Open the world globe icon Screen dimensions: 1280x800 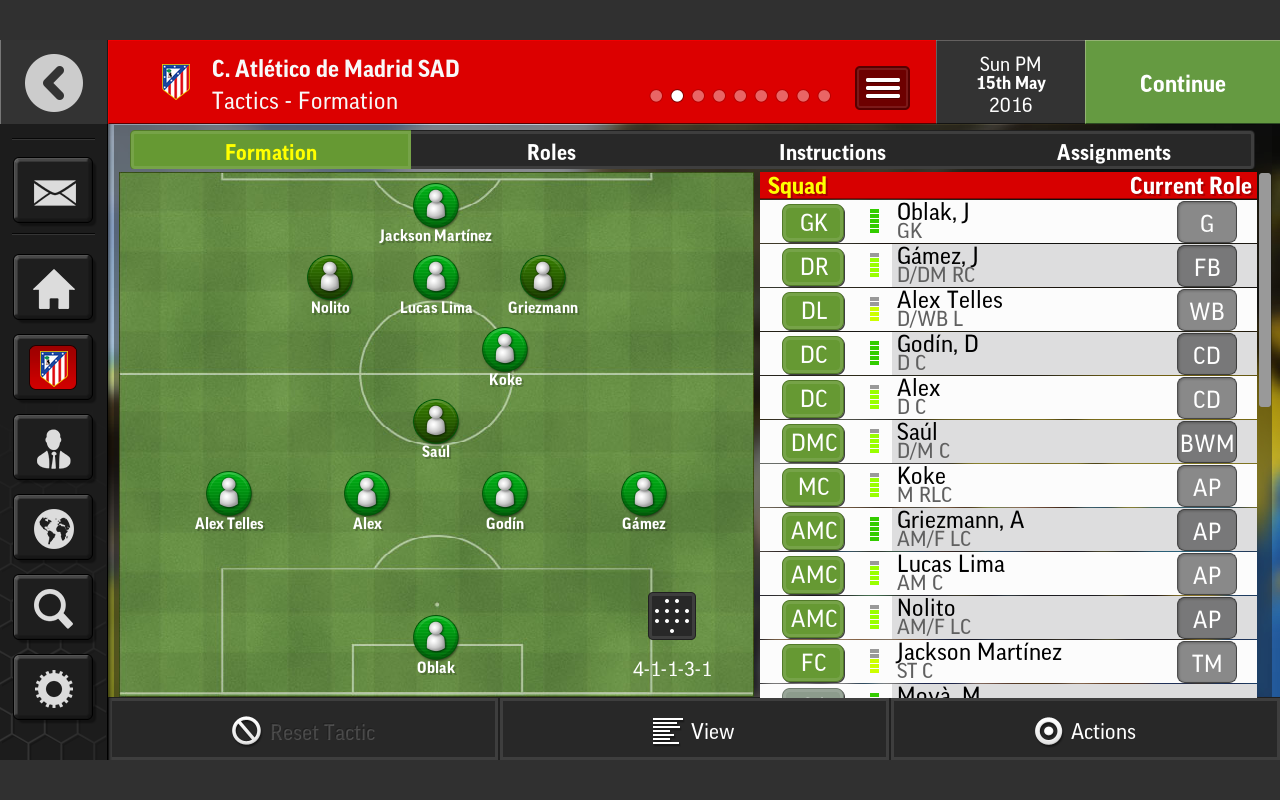click(x=53, y=528)
